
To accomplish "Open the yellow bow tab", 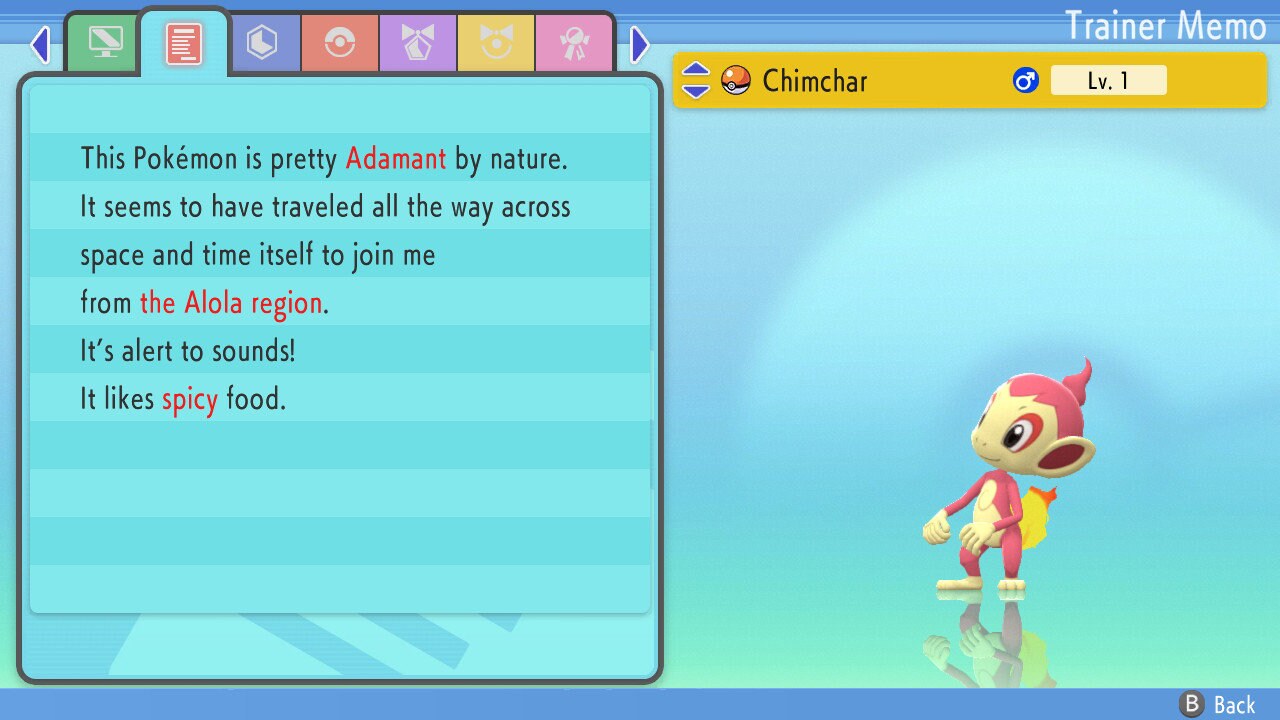I will tap(496, 43).
